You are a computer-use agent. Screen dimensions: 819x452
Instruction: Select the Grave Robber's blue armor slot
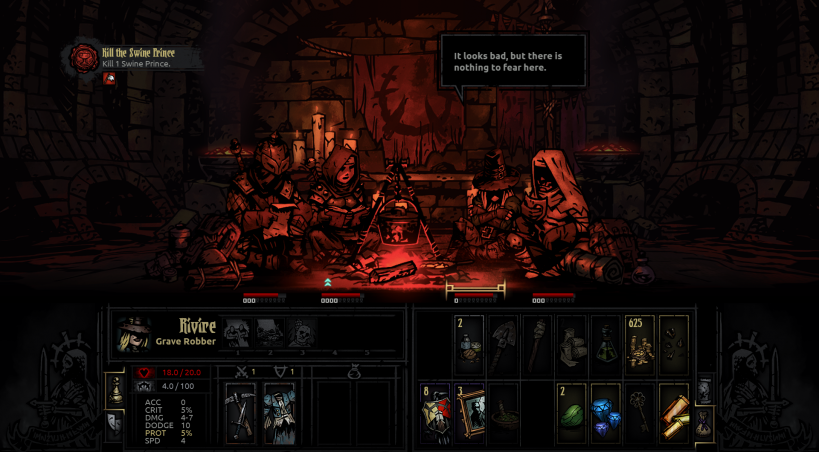[279, 412]
